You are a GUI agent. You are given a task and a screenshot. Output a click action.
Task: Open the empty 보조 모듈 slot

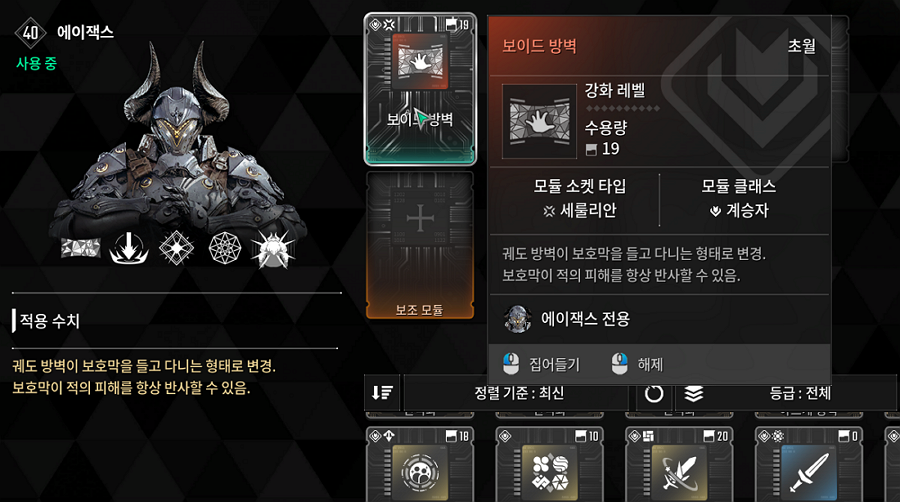tap(421, 245)
